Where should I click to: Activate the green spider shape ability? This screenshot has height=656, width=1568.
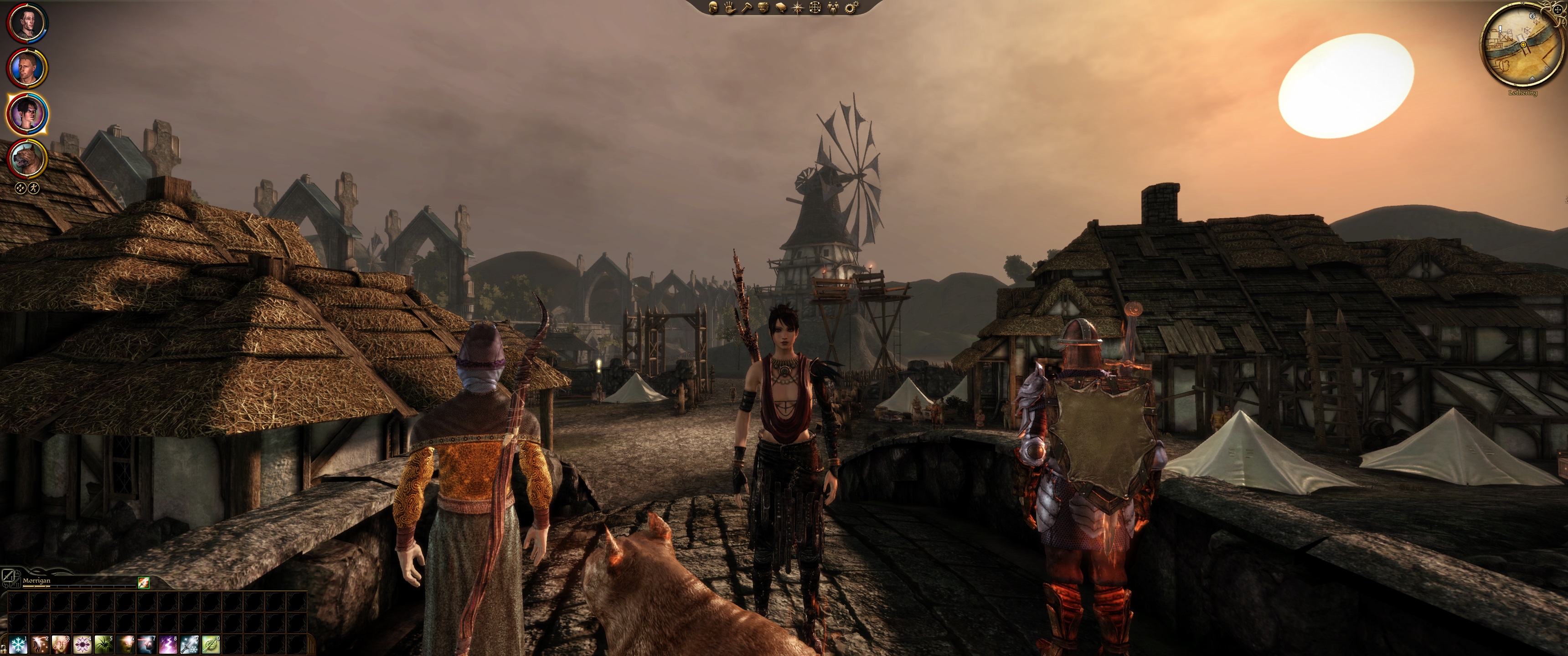pyautogui.click(x=103, y=644)
